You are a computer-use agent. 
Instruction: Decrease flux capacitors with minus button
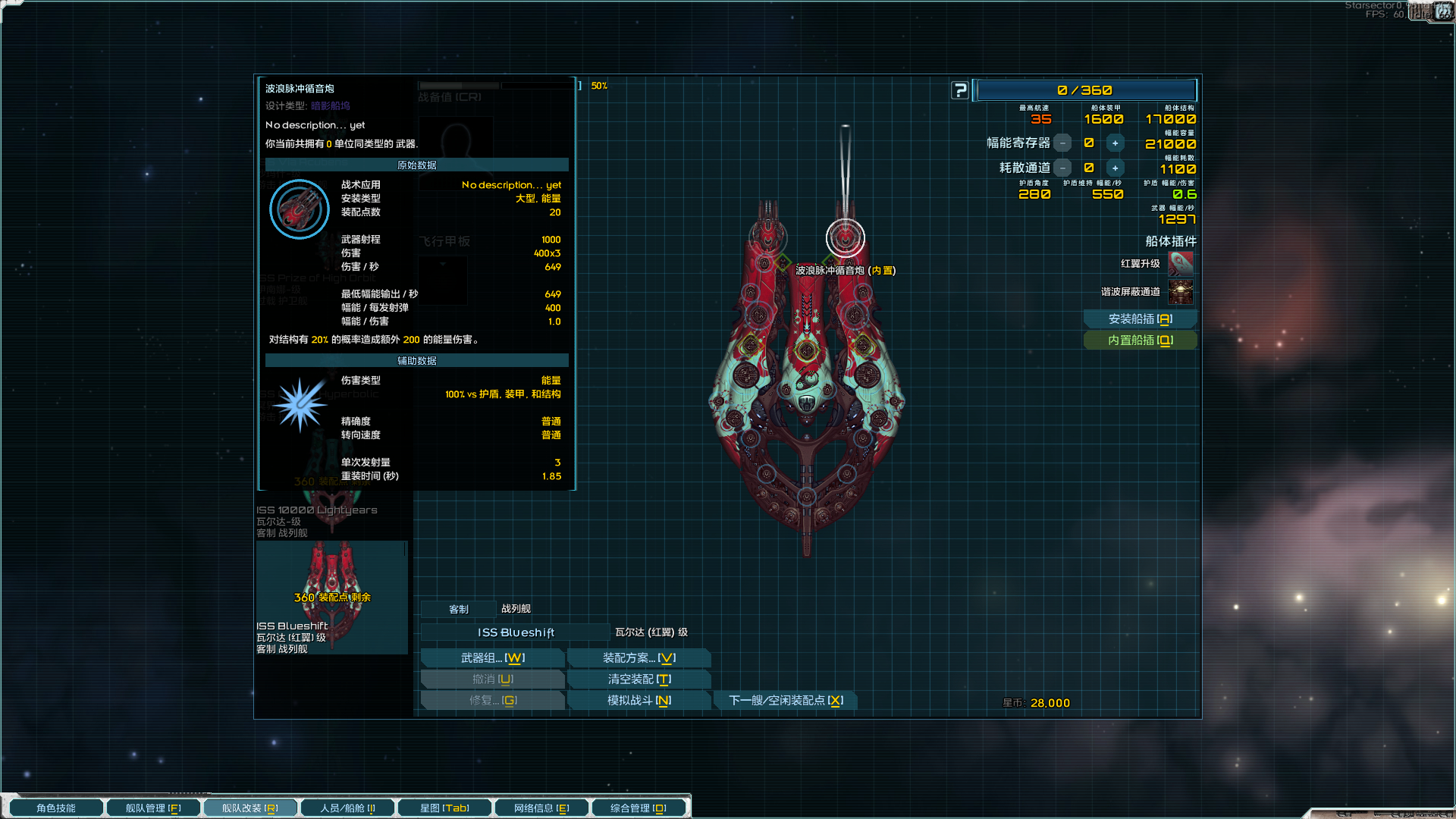[x=1063, y=143]
